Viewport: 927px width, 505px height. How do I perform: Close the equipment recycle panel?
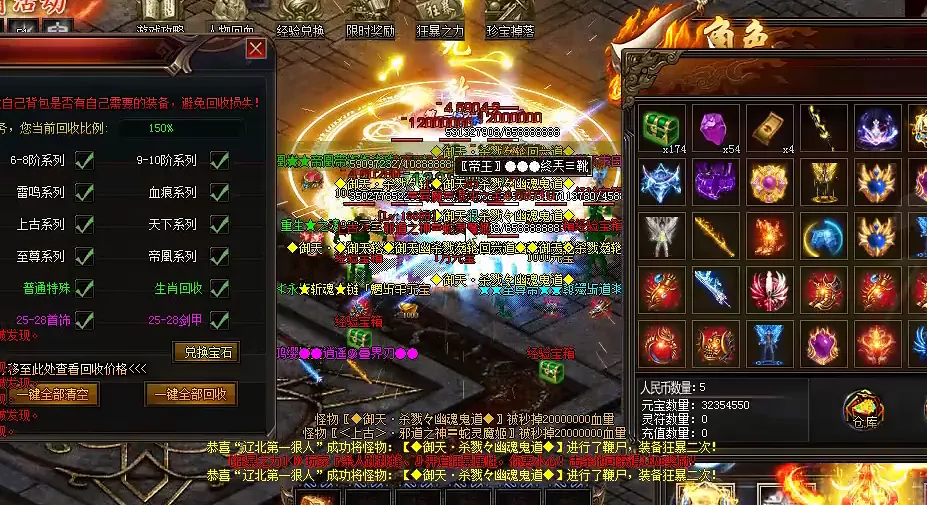pyautogui.click(x=256, y=49)
